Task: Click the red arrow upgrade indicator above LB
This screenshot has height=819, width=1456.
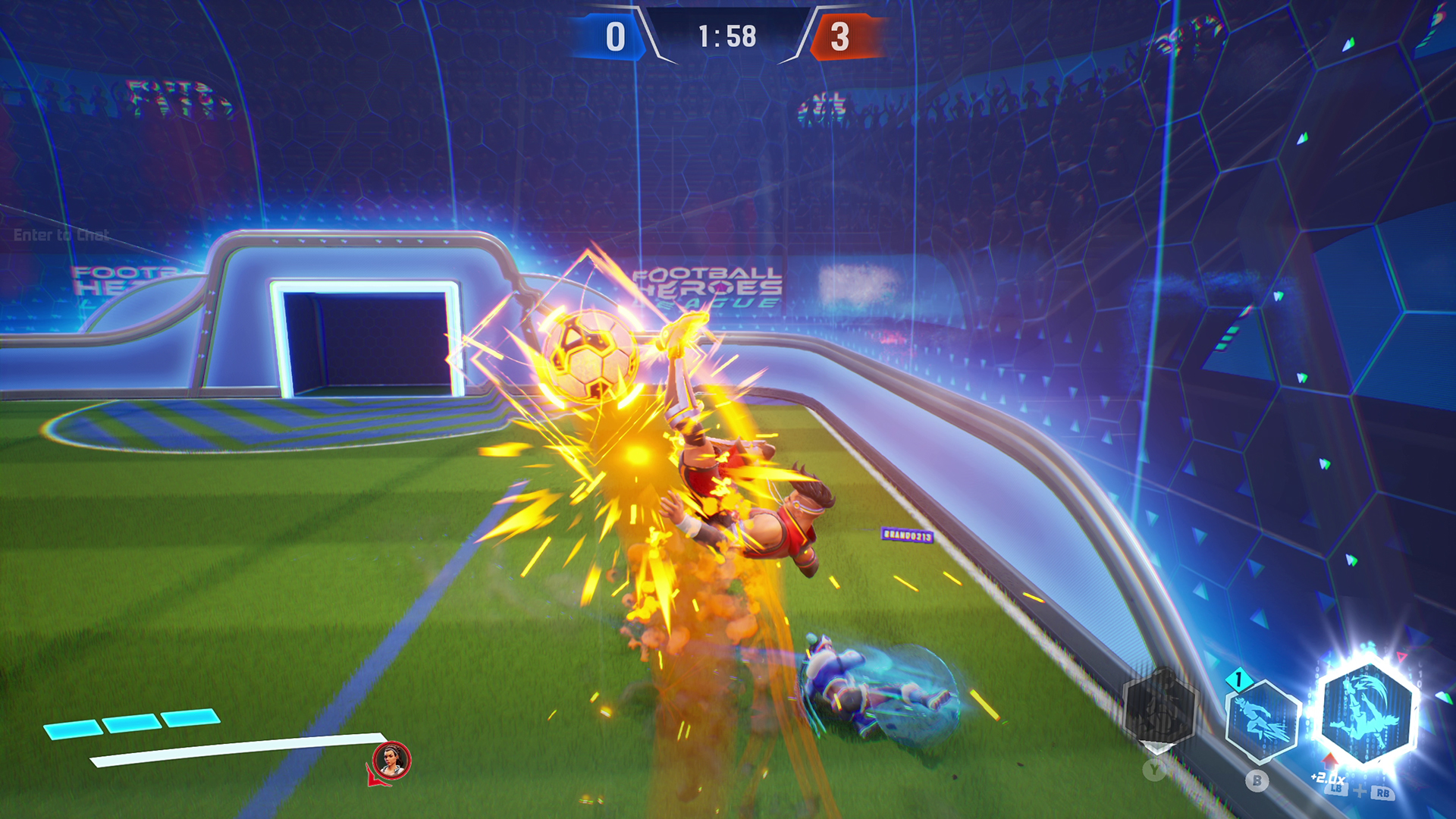Action: 1330,761
